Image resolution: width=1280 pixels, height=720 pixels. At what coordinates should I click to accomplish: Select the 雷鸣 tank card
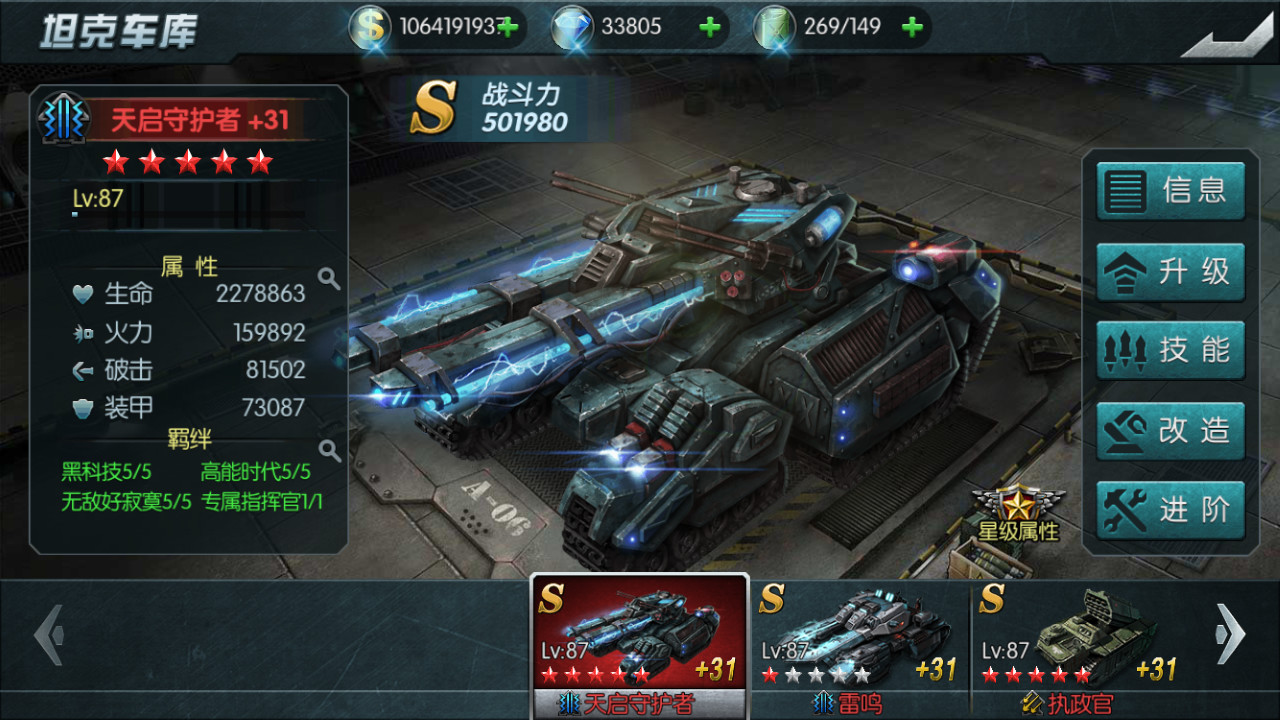coord(860,645)
